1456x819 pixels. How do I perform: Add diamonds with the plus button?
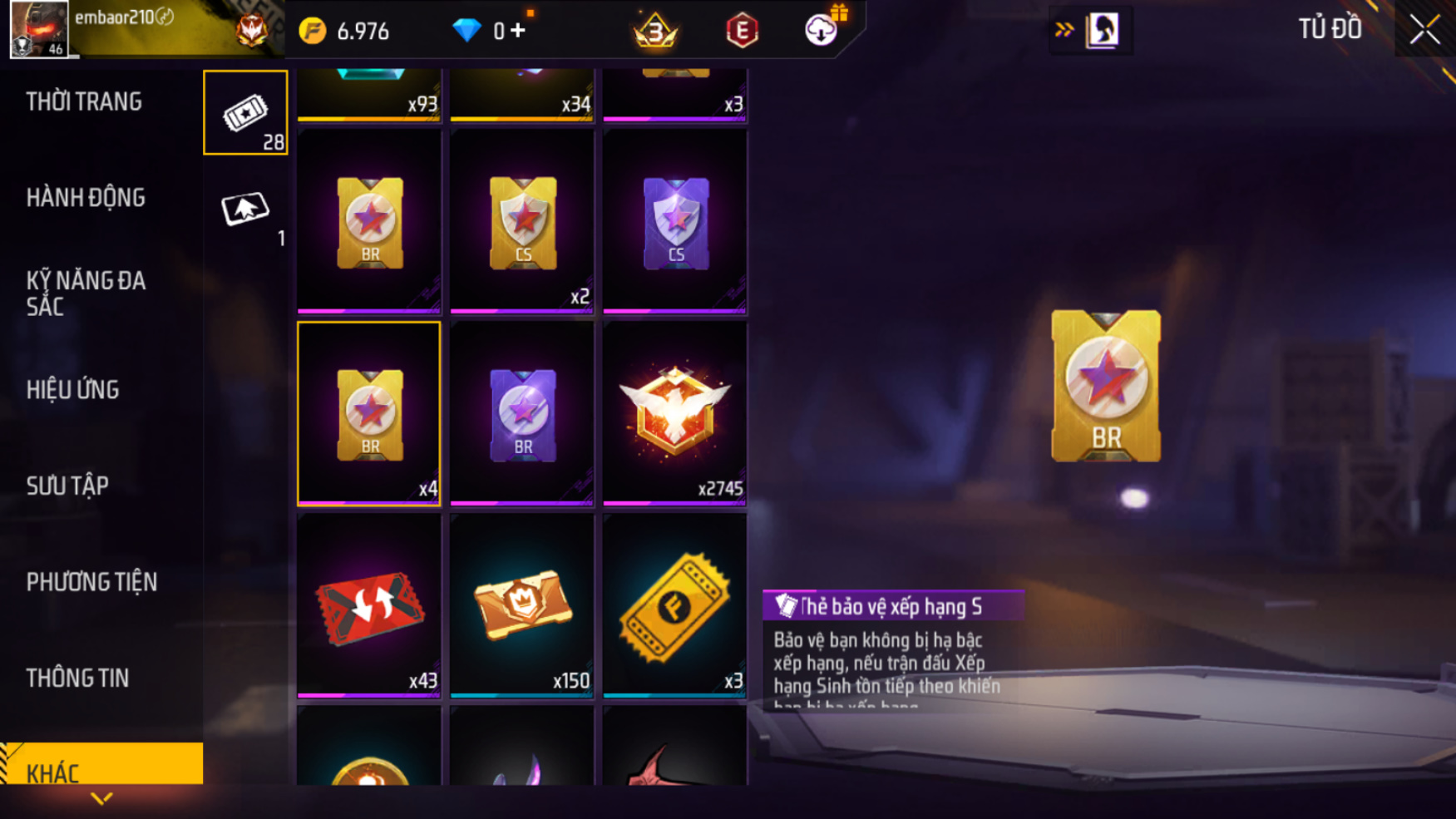pos(518,31)
